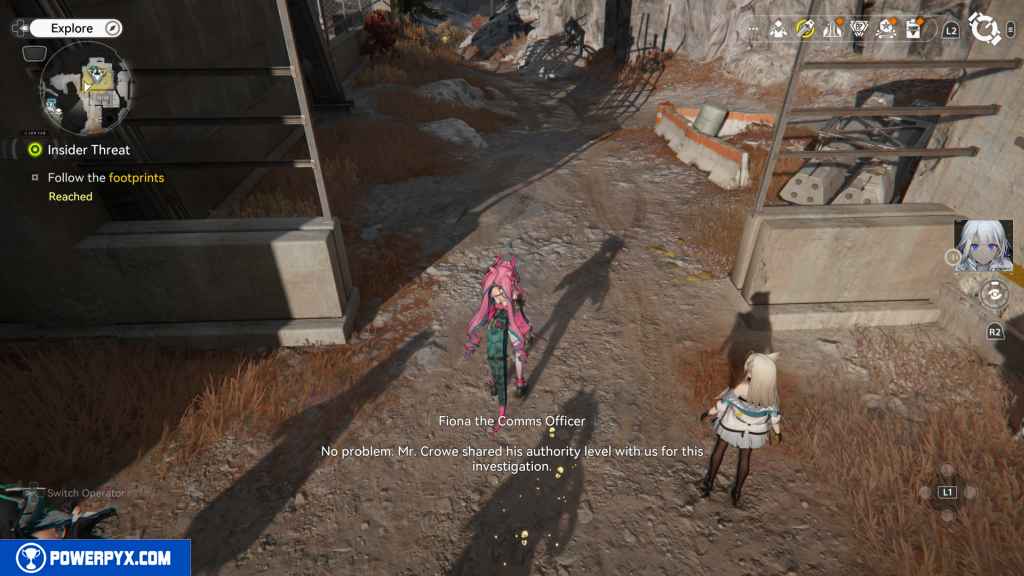
Task: Open the operator character icon
Action: click(x=778, y=30)
